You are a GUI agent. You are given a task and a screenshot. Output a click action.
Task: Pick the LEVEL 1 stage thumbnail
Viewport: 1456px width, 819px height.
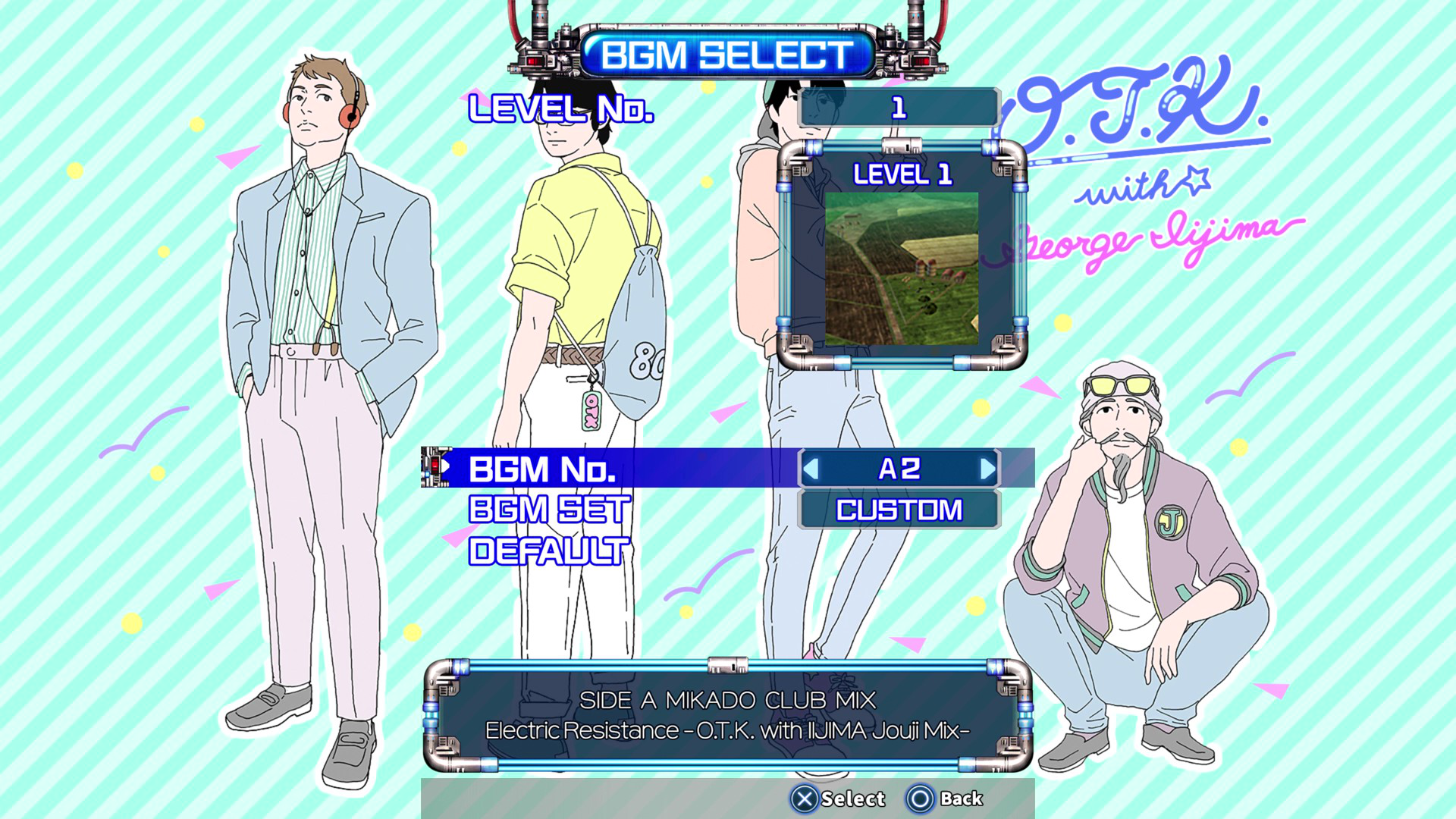point(902,268)
